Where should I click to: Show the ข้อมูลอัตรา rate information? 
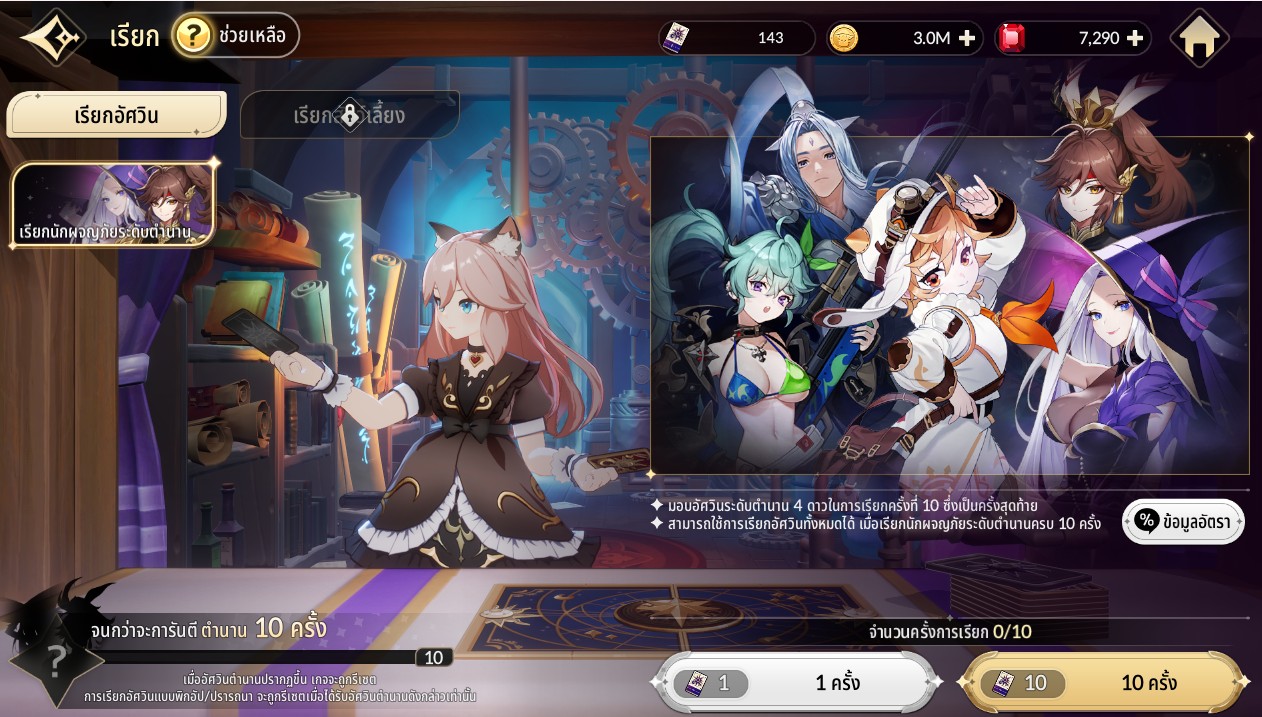point(1183,522)
